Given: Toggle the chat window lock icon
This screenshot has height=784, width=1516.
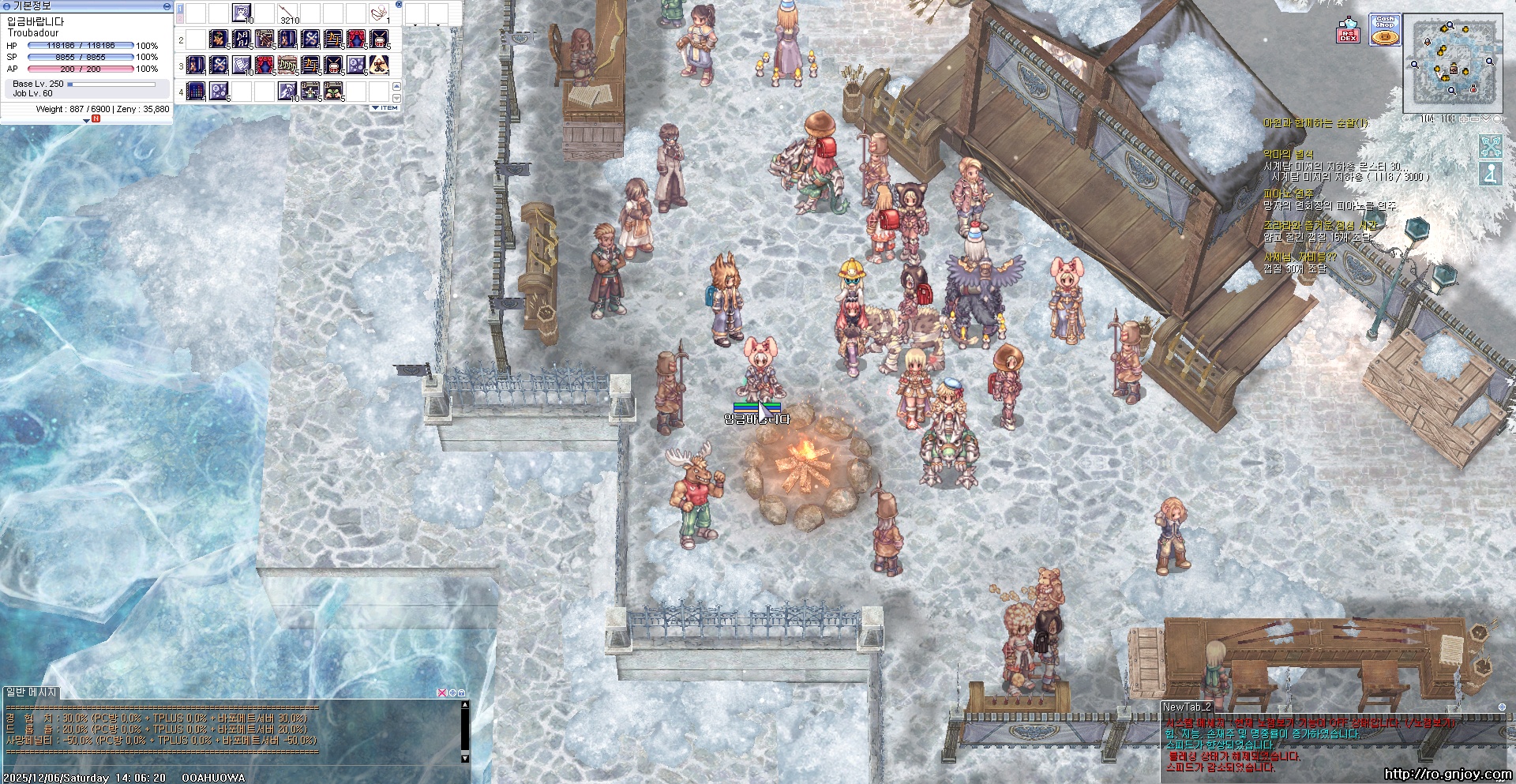Looking at the screenshot, I should point(461,692).
